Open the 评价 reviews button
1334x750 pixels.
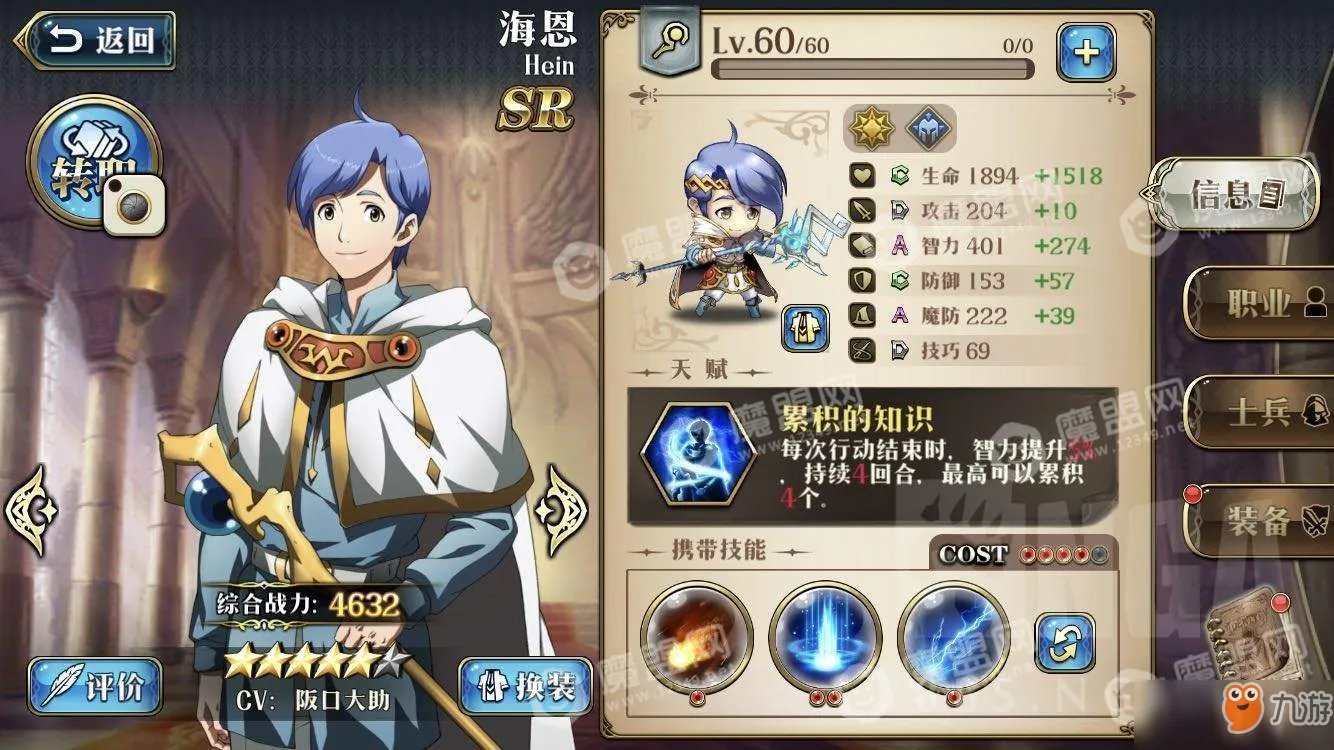pyautogui.click(x=94, y=685)
